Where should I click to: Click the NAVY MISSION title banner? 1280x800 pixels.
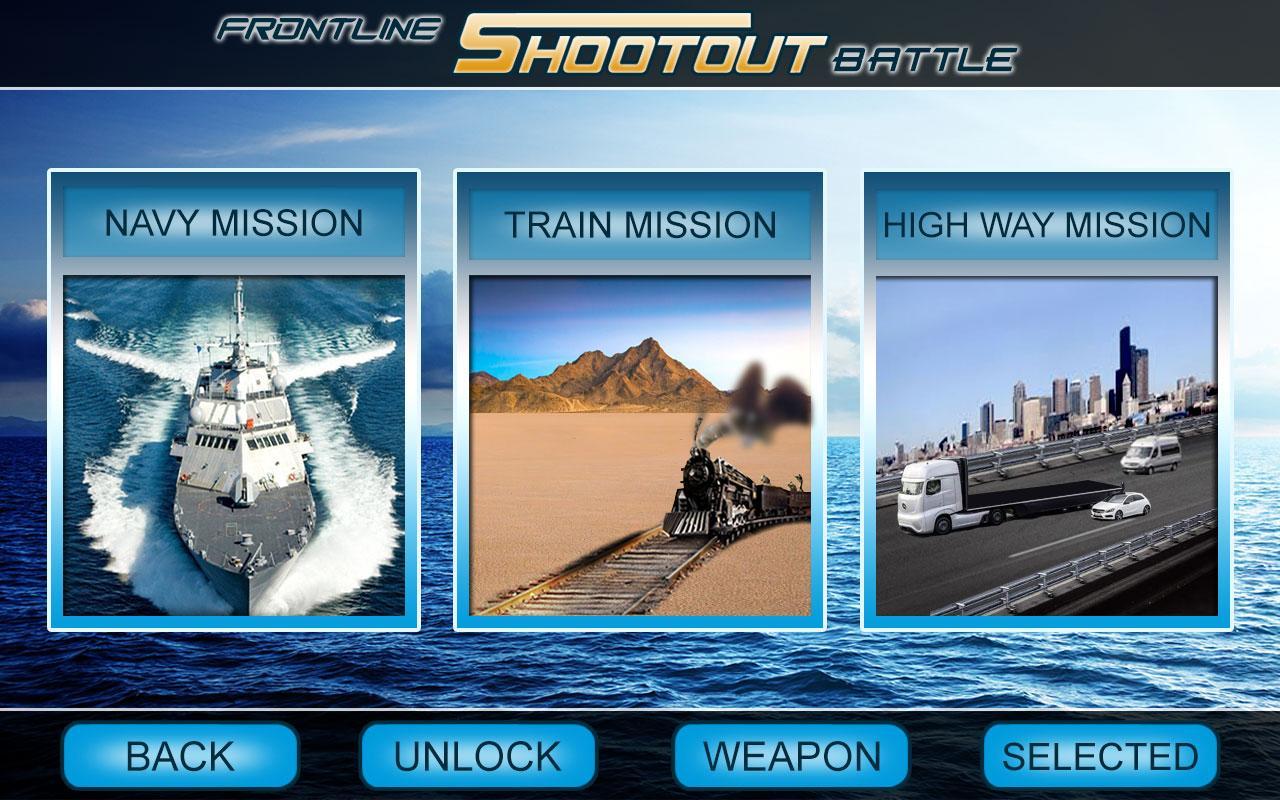[x=234, y=220]
